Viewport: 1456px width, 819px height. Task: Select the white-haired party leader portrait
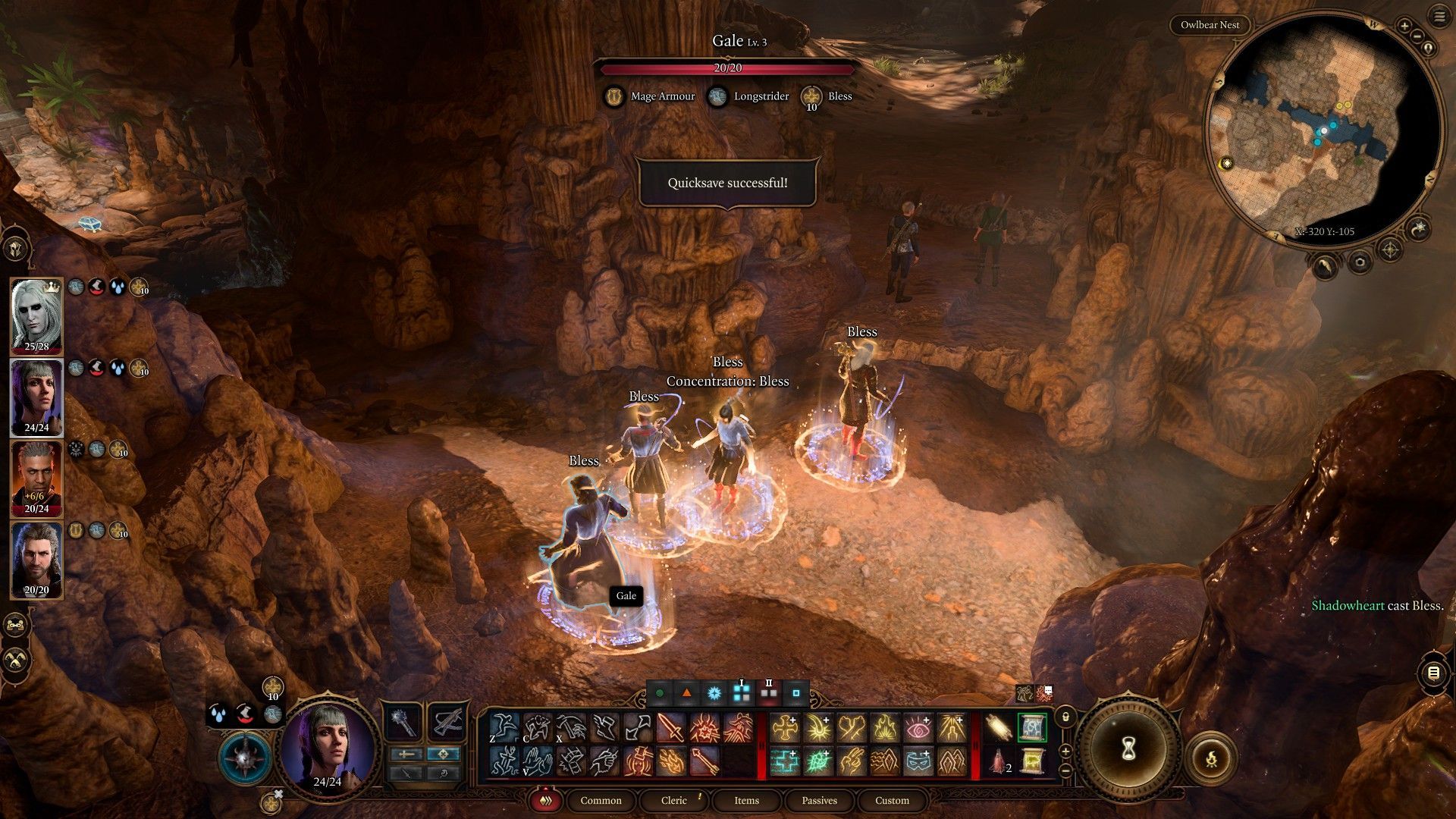click(x=36, y=315)
